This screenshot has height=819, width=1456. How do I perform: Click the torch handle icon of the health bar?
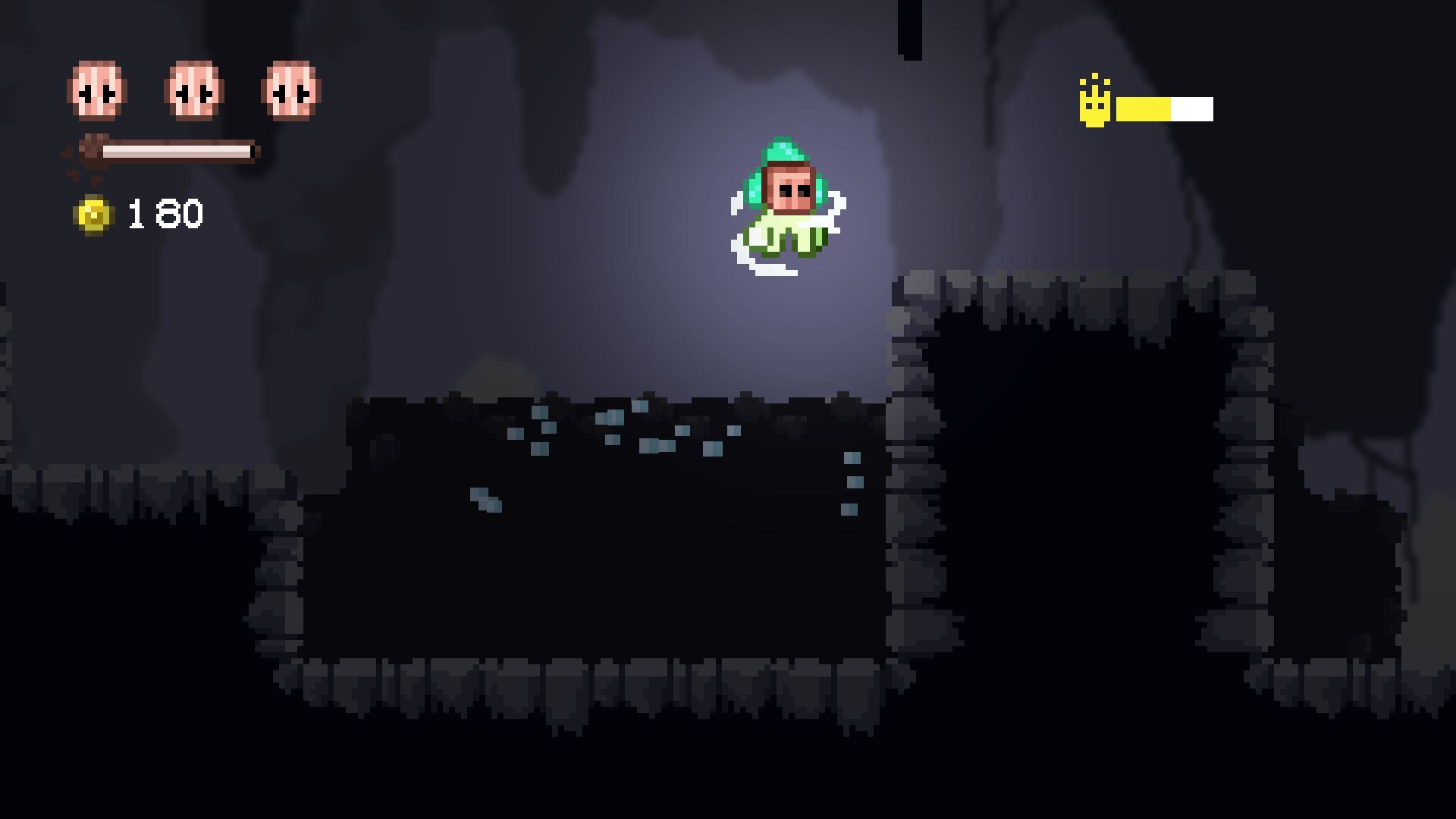(x=91, y=150)
